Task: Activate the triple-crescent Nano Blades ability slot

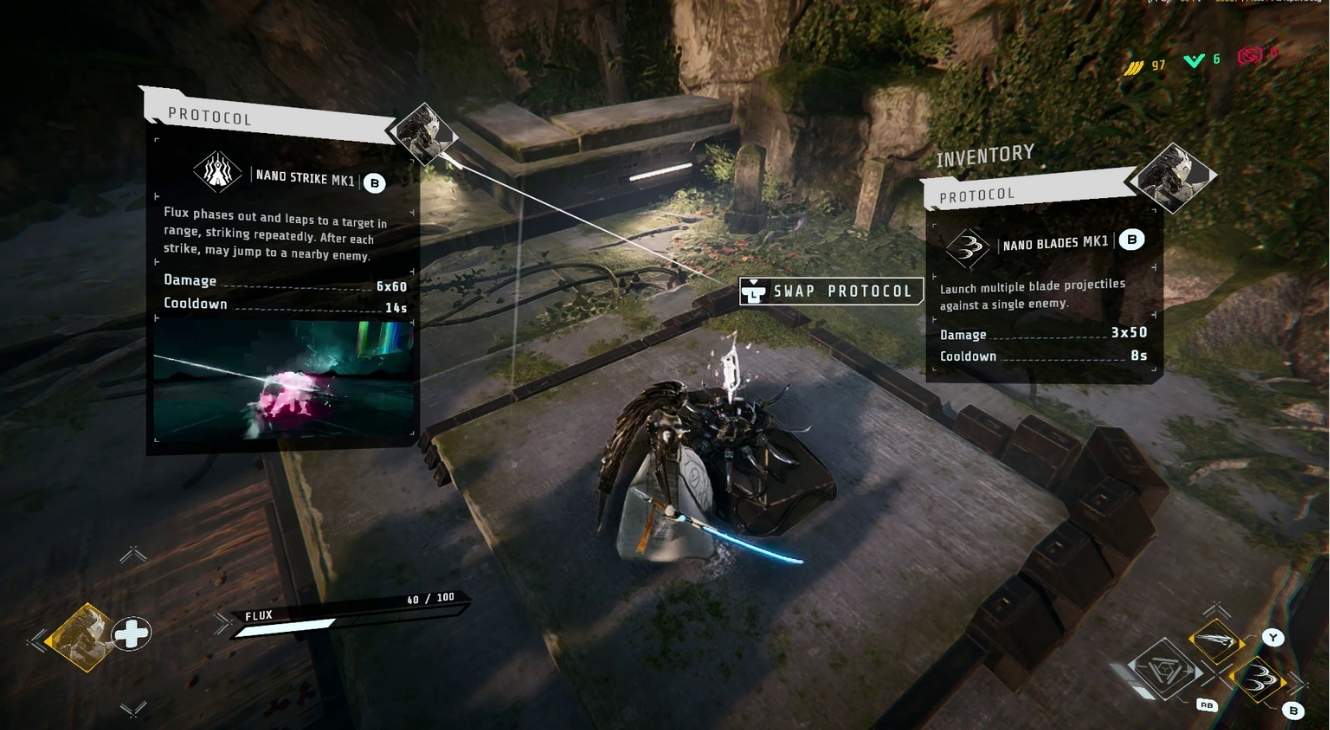Action: 1256,679
